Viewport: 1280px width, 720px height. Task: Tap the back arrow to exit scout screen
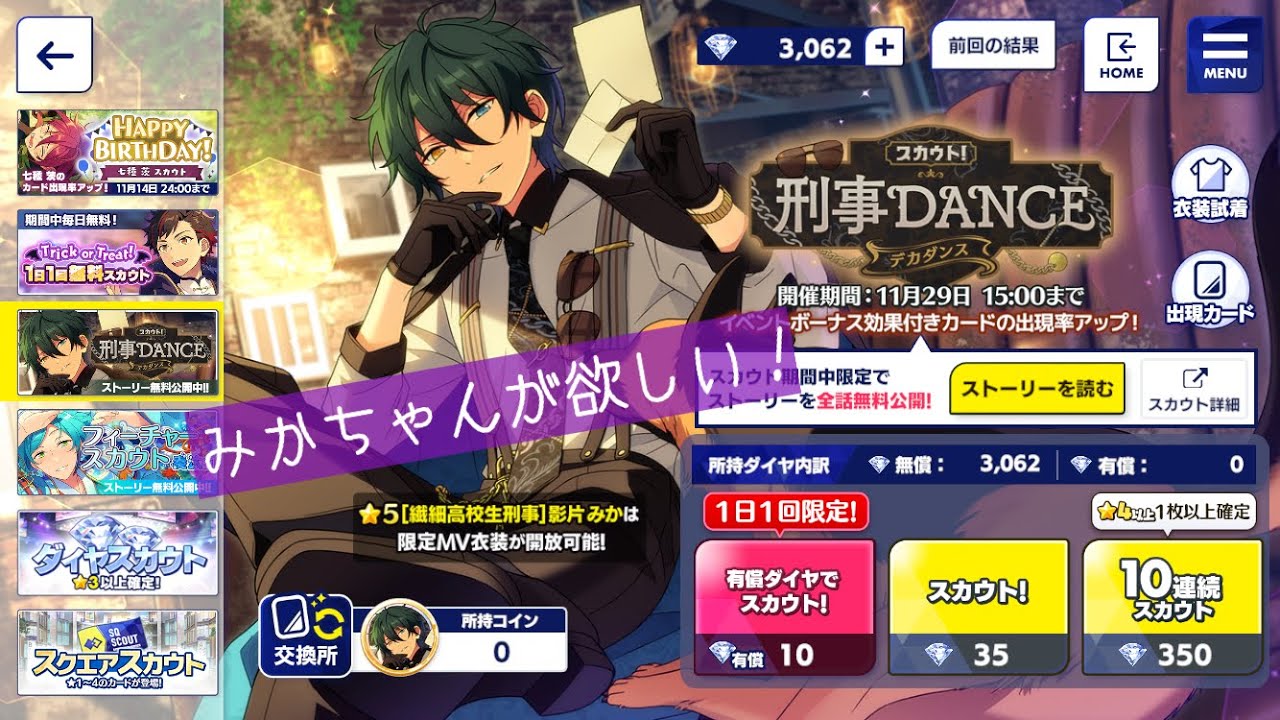pyautogui.click(x=55, y=54)
